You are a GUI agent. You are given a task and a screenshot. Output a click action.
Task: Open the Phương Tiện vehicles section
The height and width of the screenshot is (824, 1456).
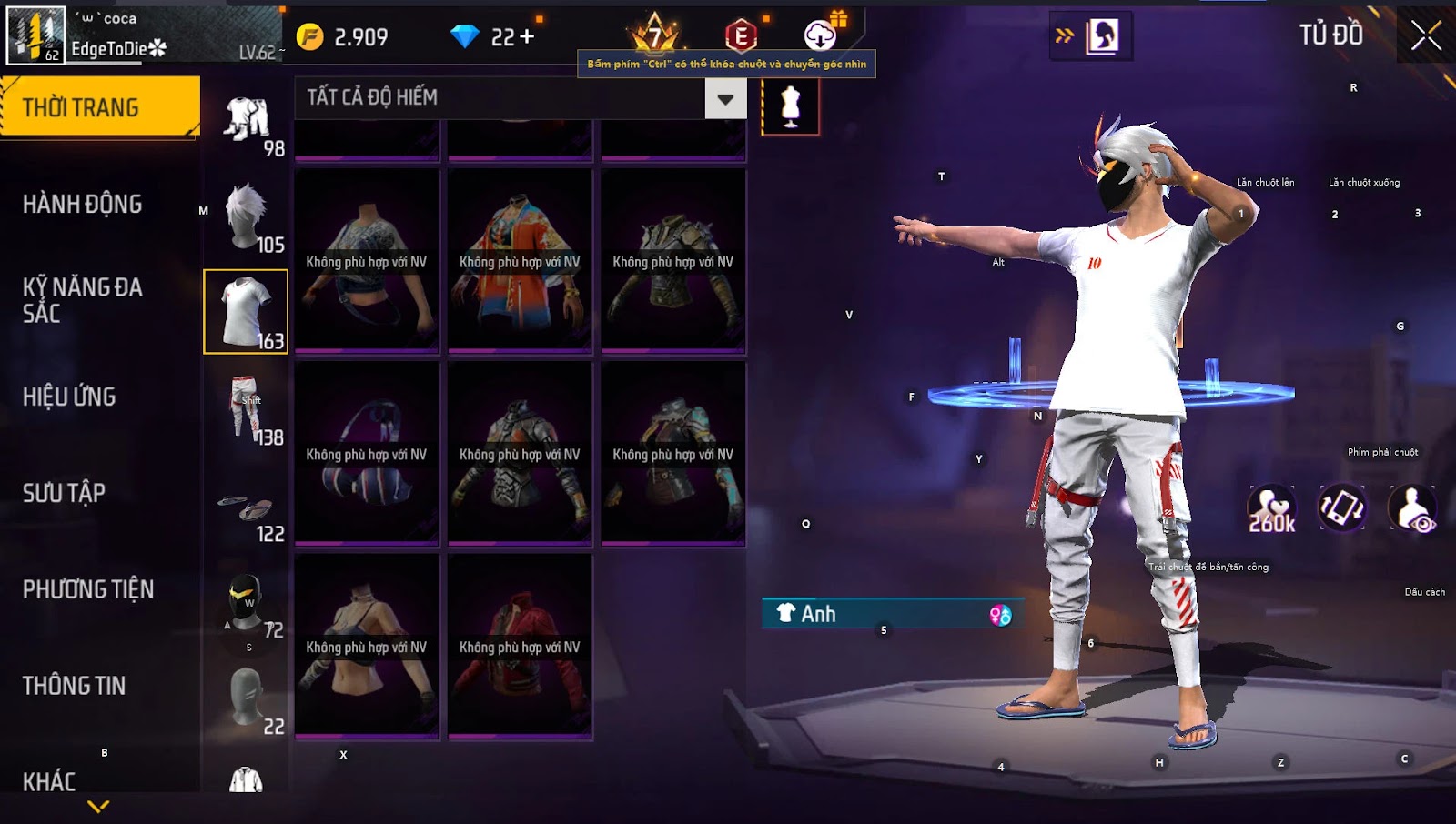[x=88, y=589]
